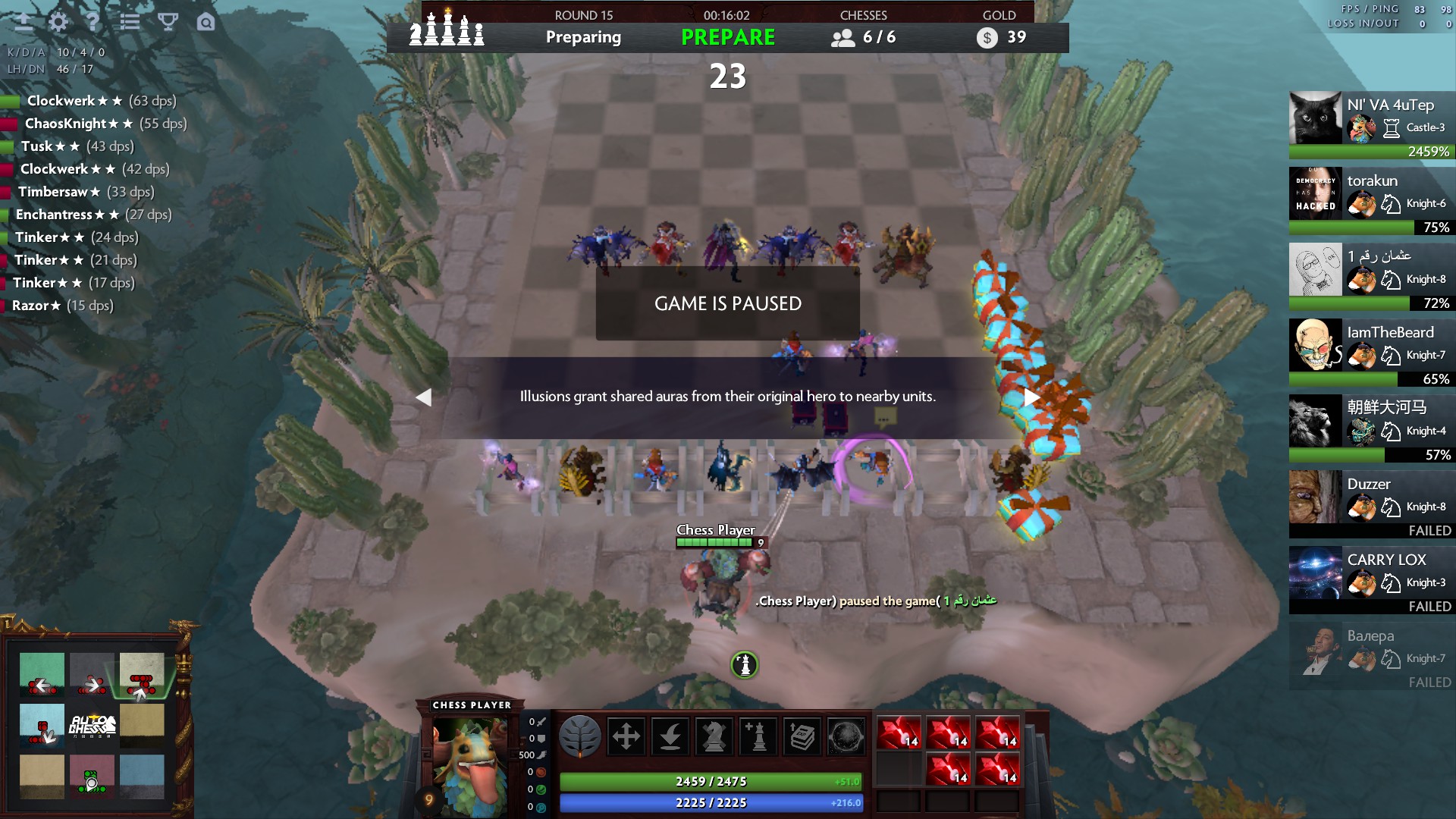
Task: Click the green PREPARE label
Action: [x=727, y=36]
